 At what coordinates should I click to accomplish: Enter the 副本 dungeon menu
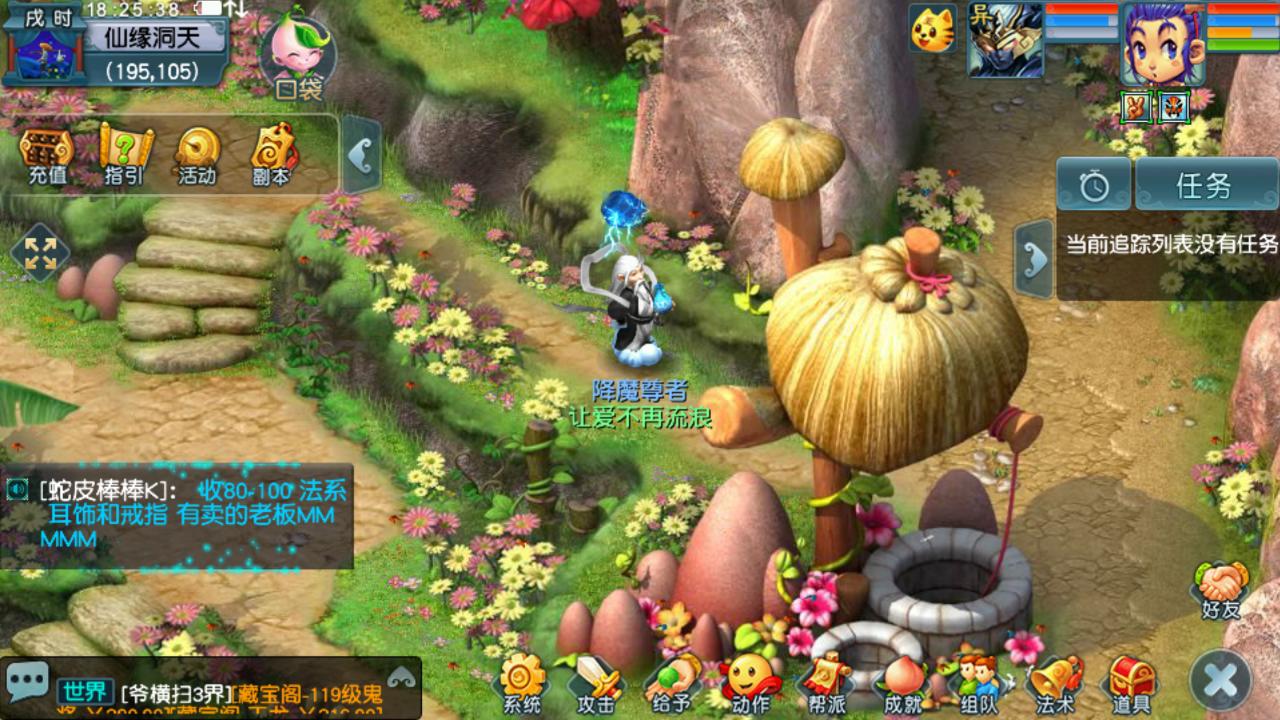click(272, 155)
